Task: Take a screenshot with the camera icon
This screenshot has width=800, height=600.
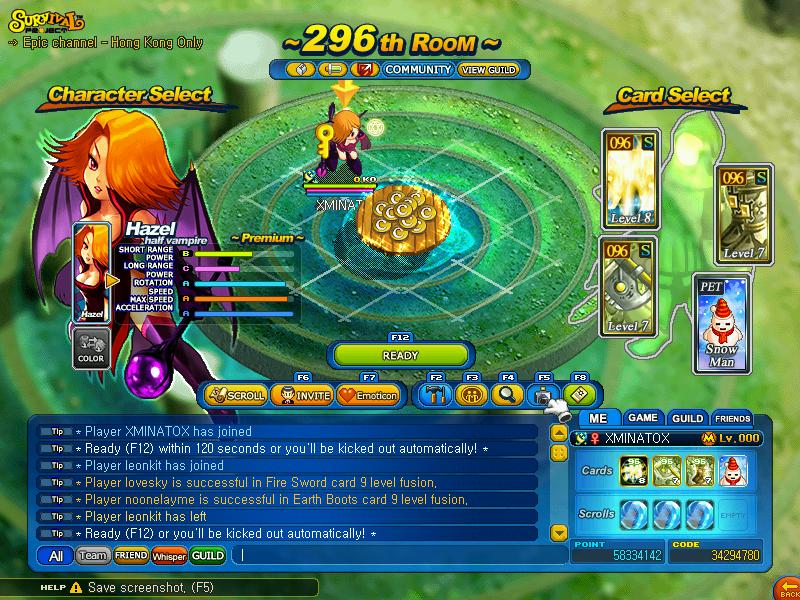Action: pyautogui.click(x=542, y=395)
